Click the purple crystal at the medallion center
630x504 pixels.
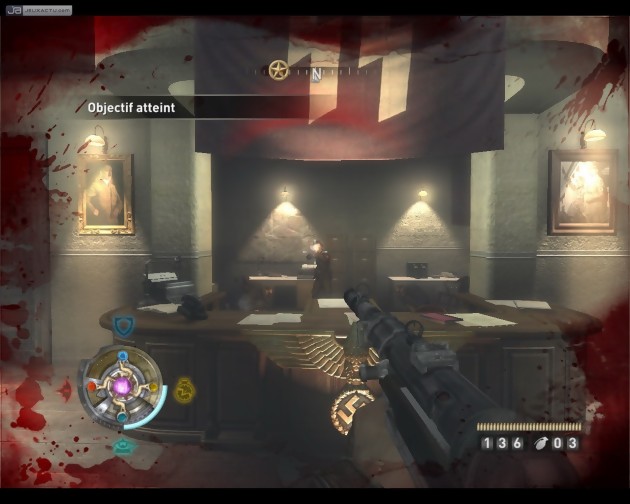coord(124,386)
